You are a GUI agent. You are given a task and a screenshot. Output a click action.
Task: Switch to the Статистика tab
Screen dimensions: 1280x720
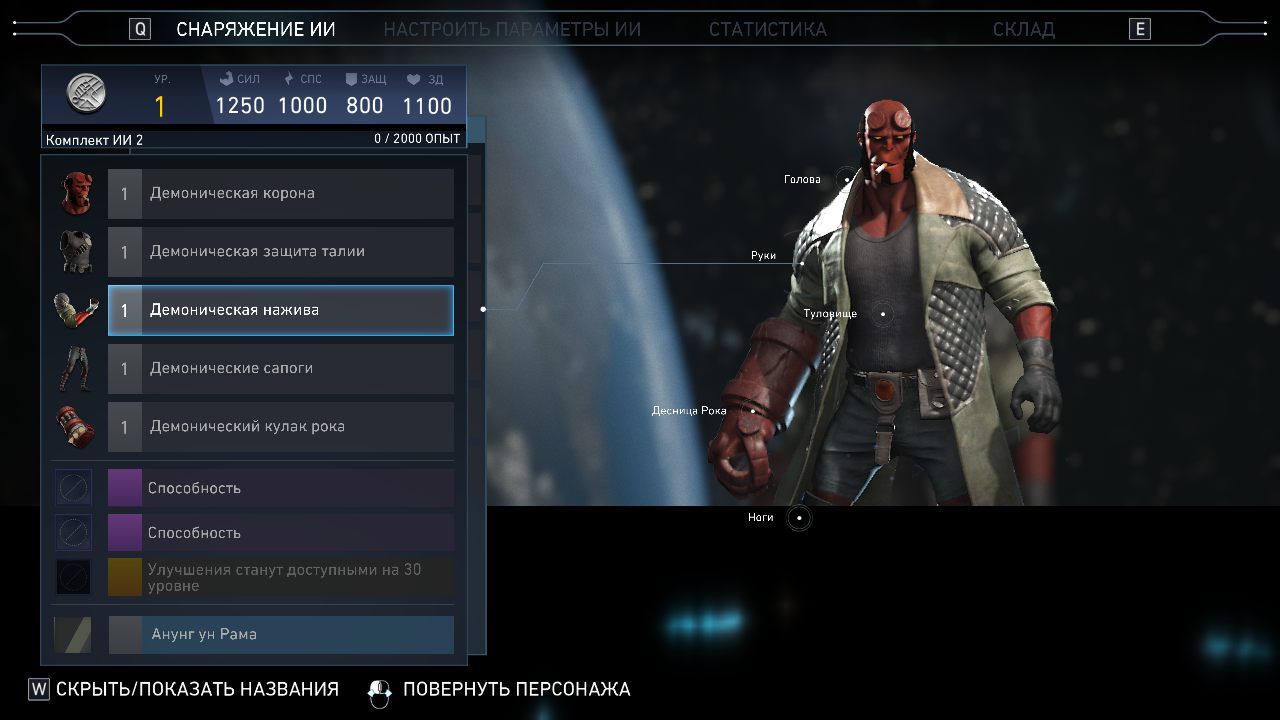[767, 29]
